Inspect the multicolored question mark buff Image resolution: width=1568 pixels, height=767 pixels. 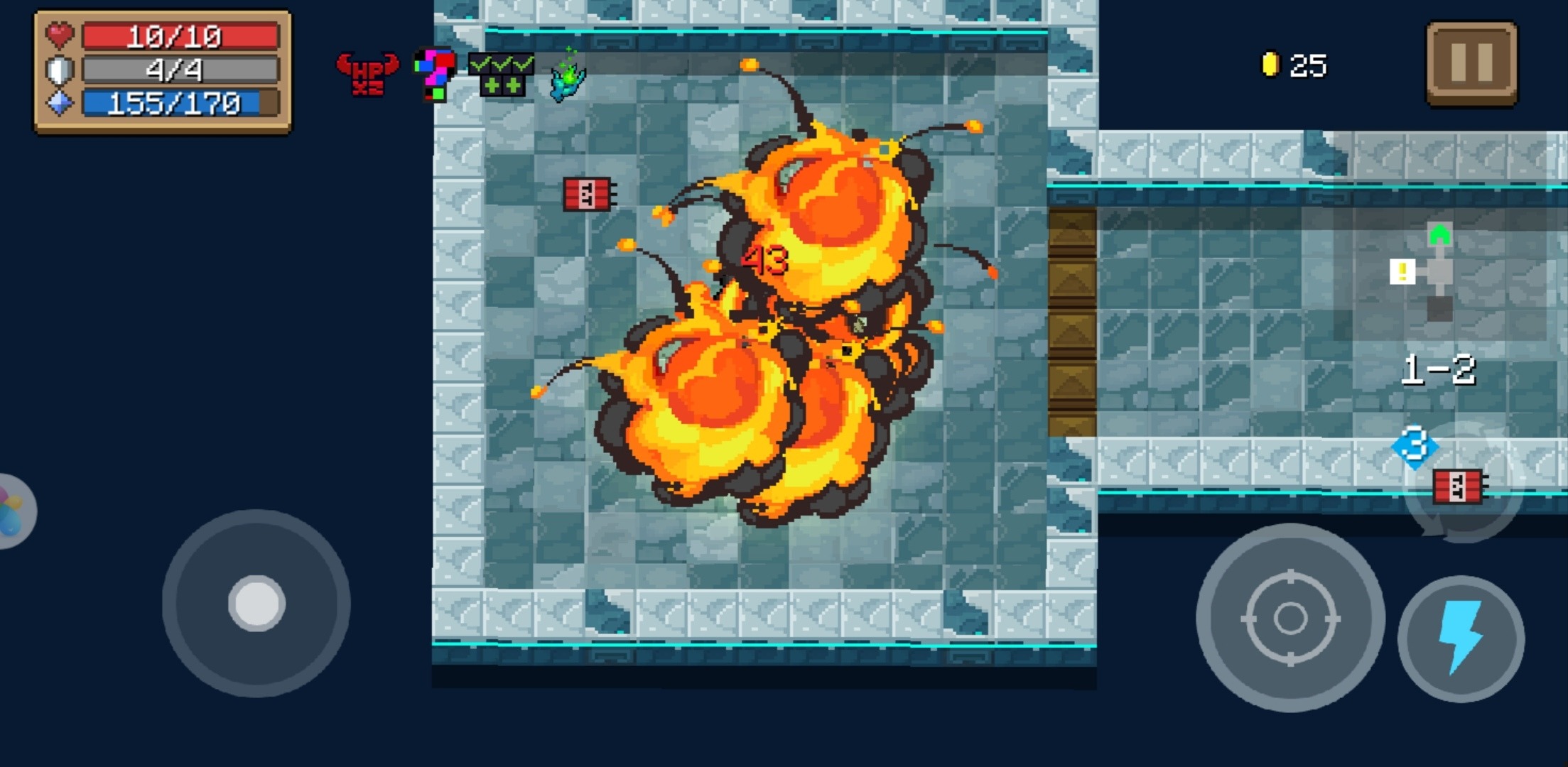[x=435, y=74]
